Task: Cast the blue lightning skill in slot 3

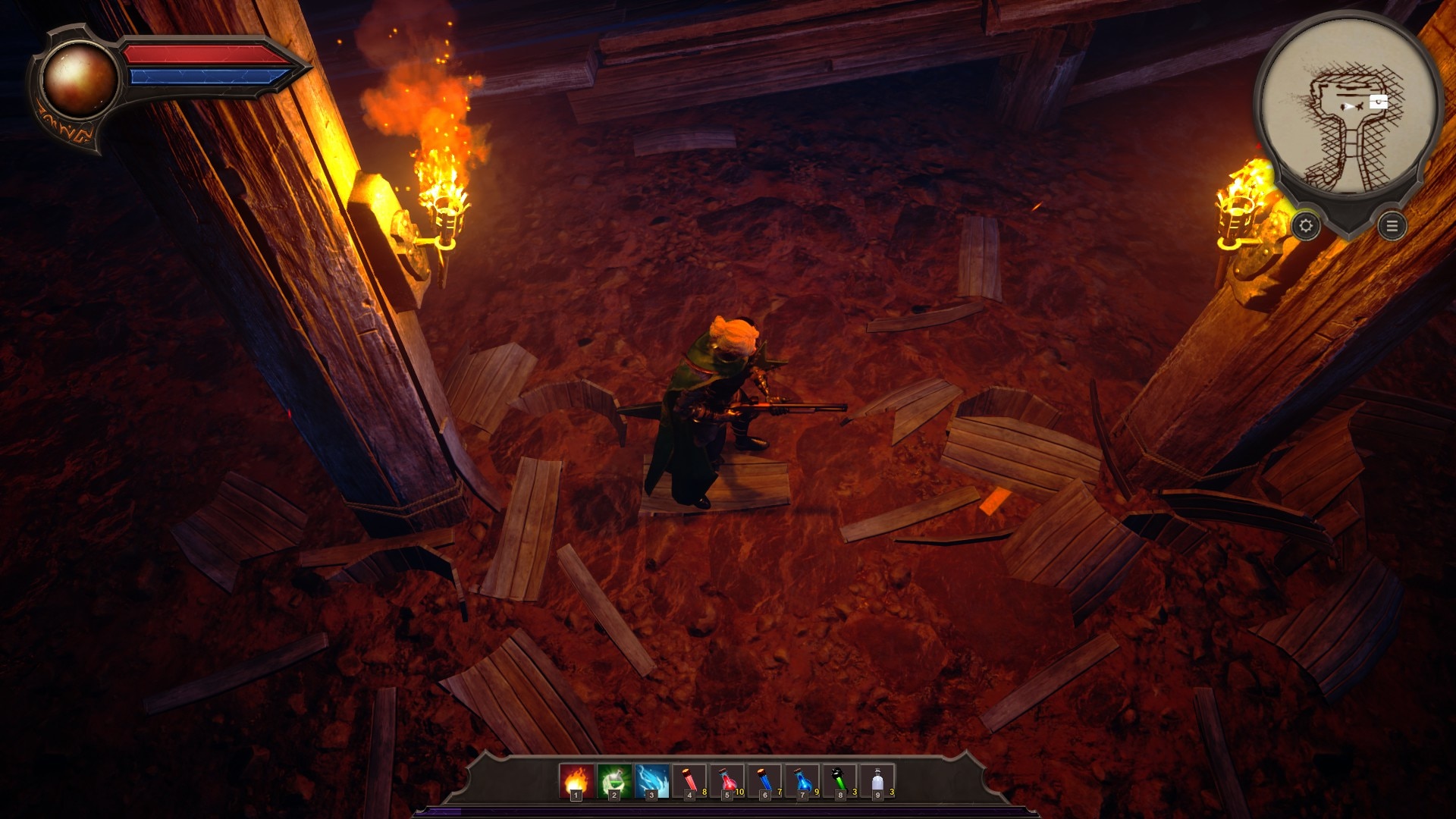Action: [x=651, y=781]
